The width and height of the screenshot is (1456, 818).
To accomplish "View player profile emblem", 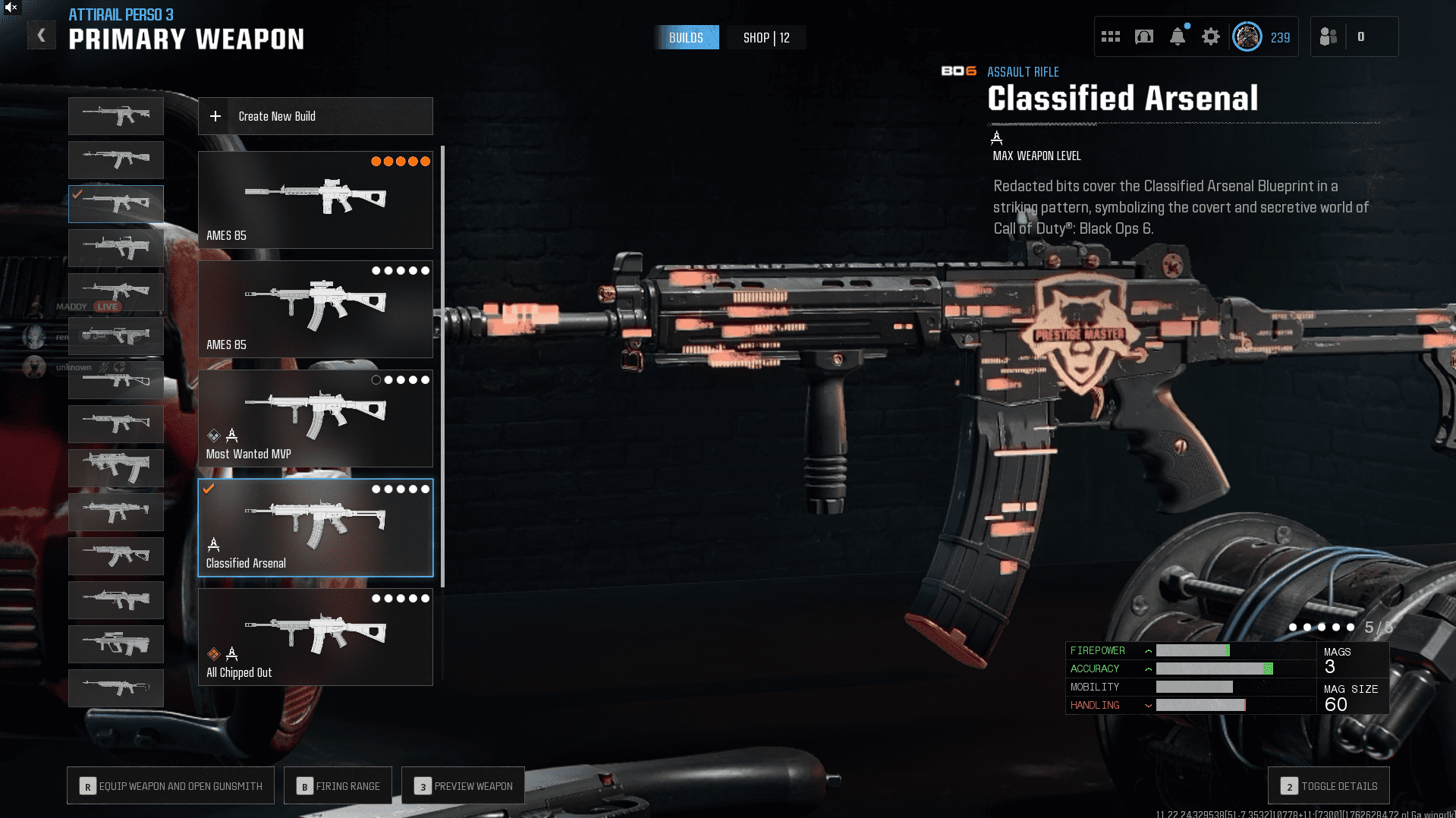I will (1247, 36).
